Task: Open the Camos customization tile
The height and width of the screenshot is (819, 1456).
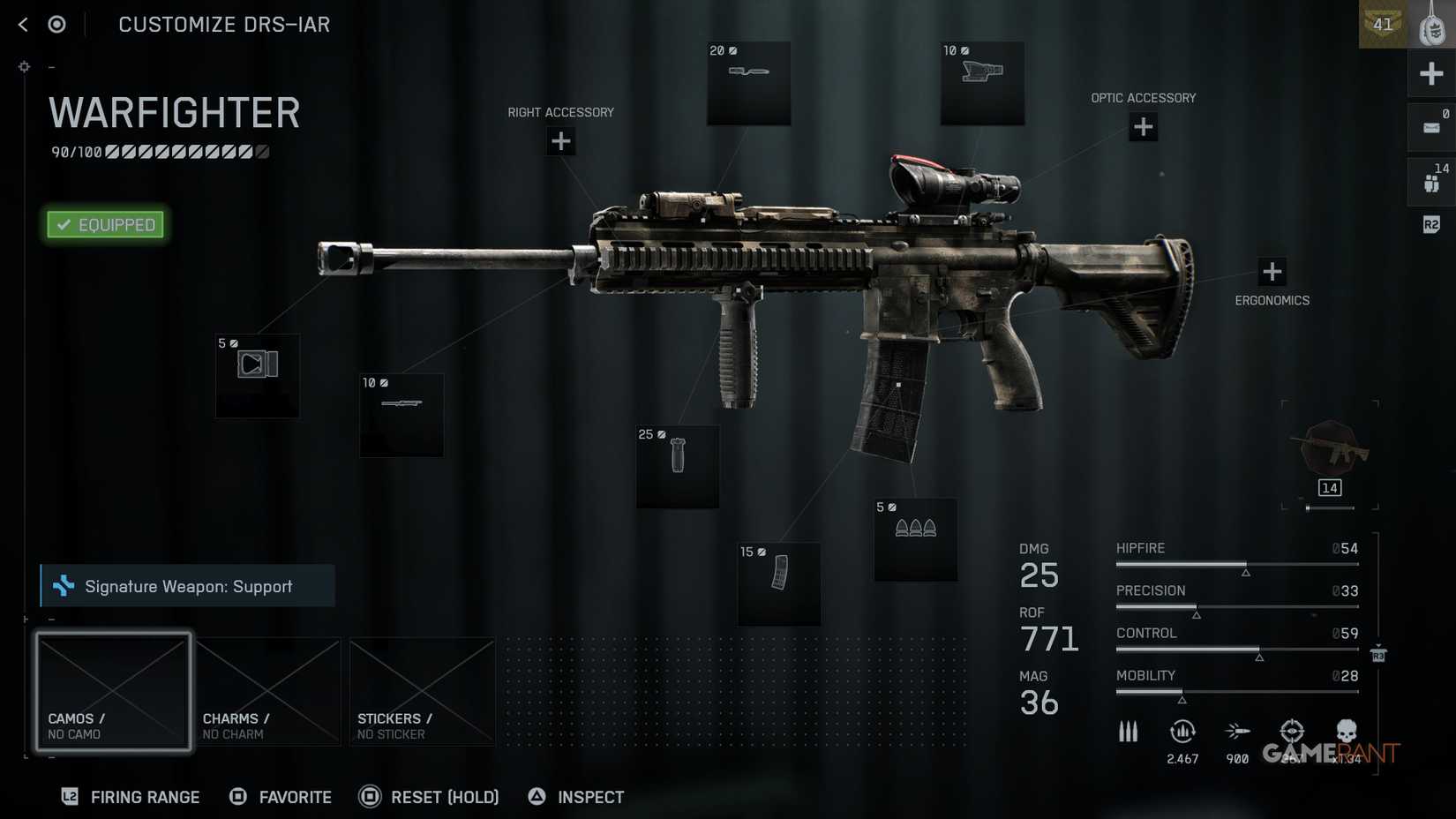Action: coord(114,692)
